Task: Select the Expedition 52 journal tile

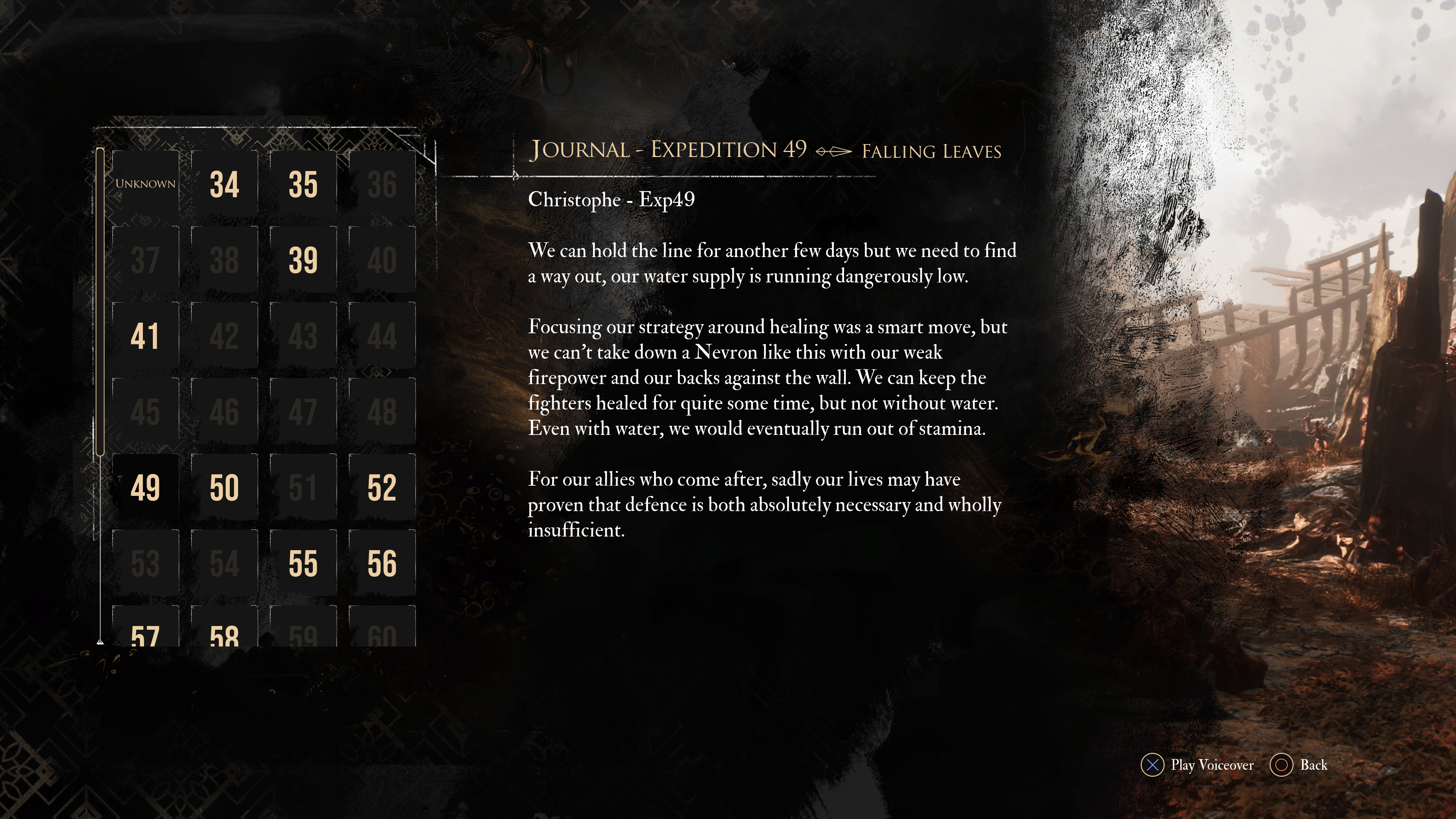Action: coord(382,487)
